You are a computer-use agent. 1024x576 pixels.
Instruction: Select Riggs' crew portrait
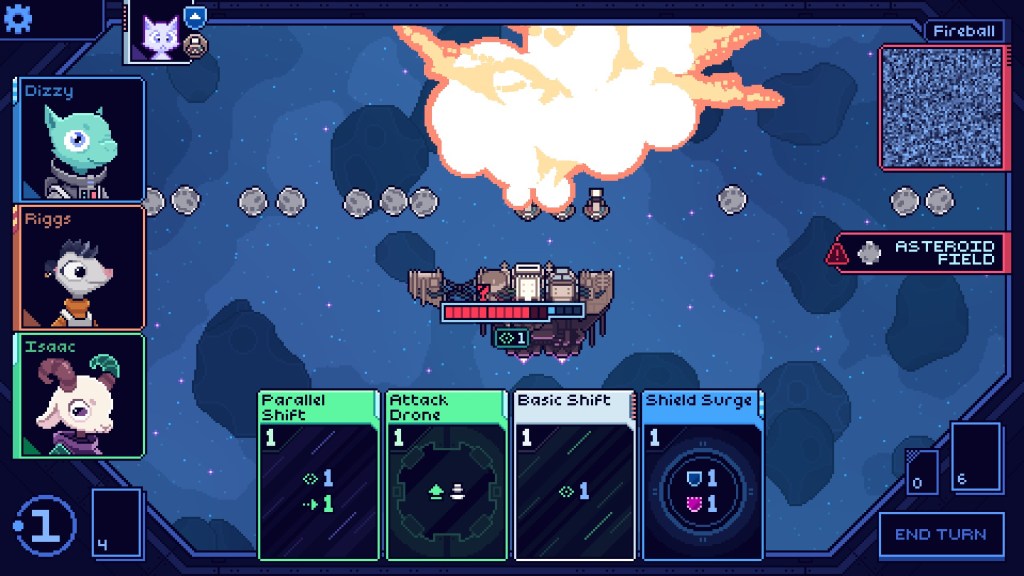click(80, 267)
